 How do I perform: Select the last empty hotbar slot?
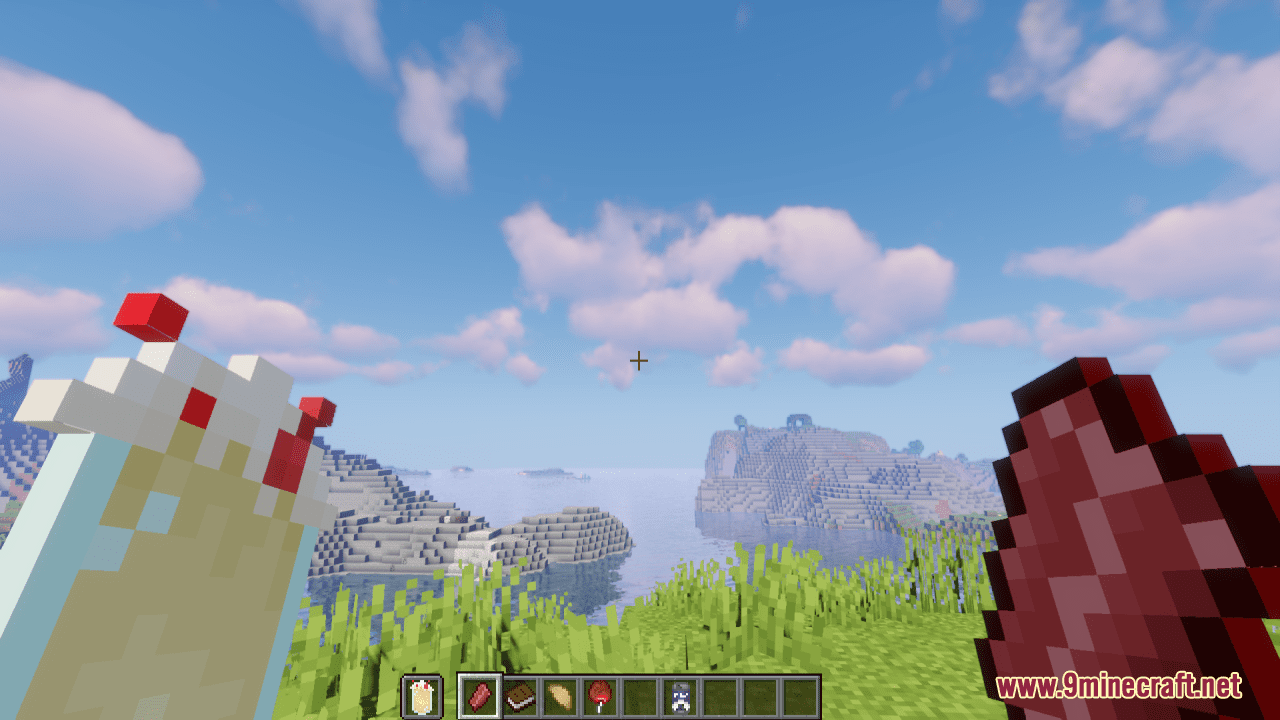[x=800, y=697]
